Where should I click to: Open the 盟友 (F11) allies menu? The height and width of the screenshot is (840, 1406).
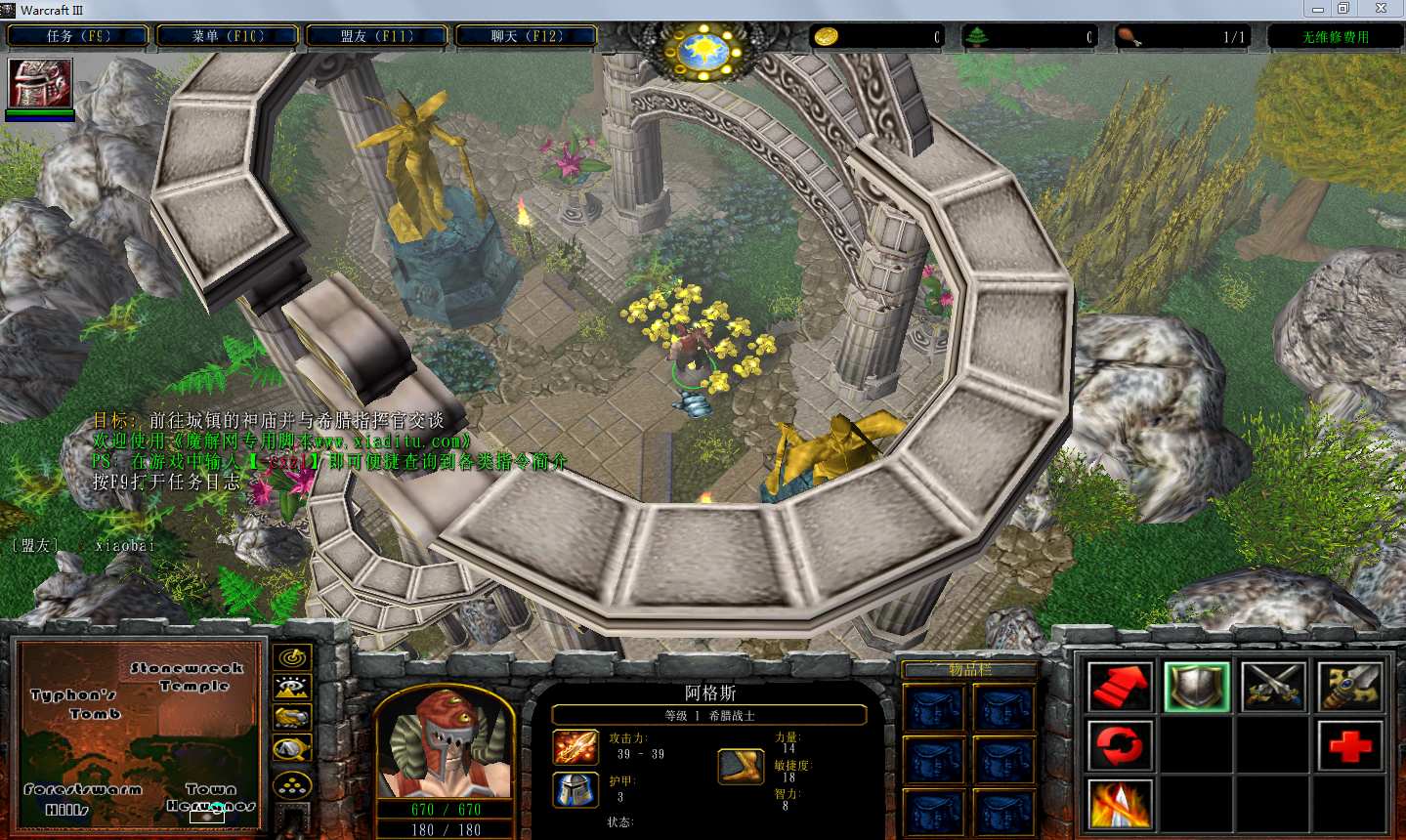click(377, 36)
